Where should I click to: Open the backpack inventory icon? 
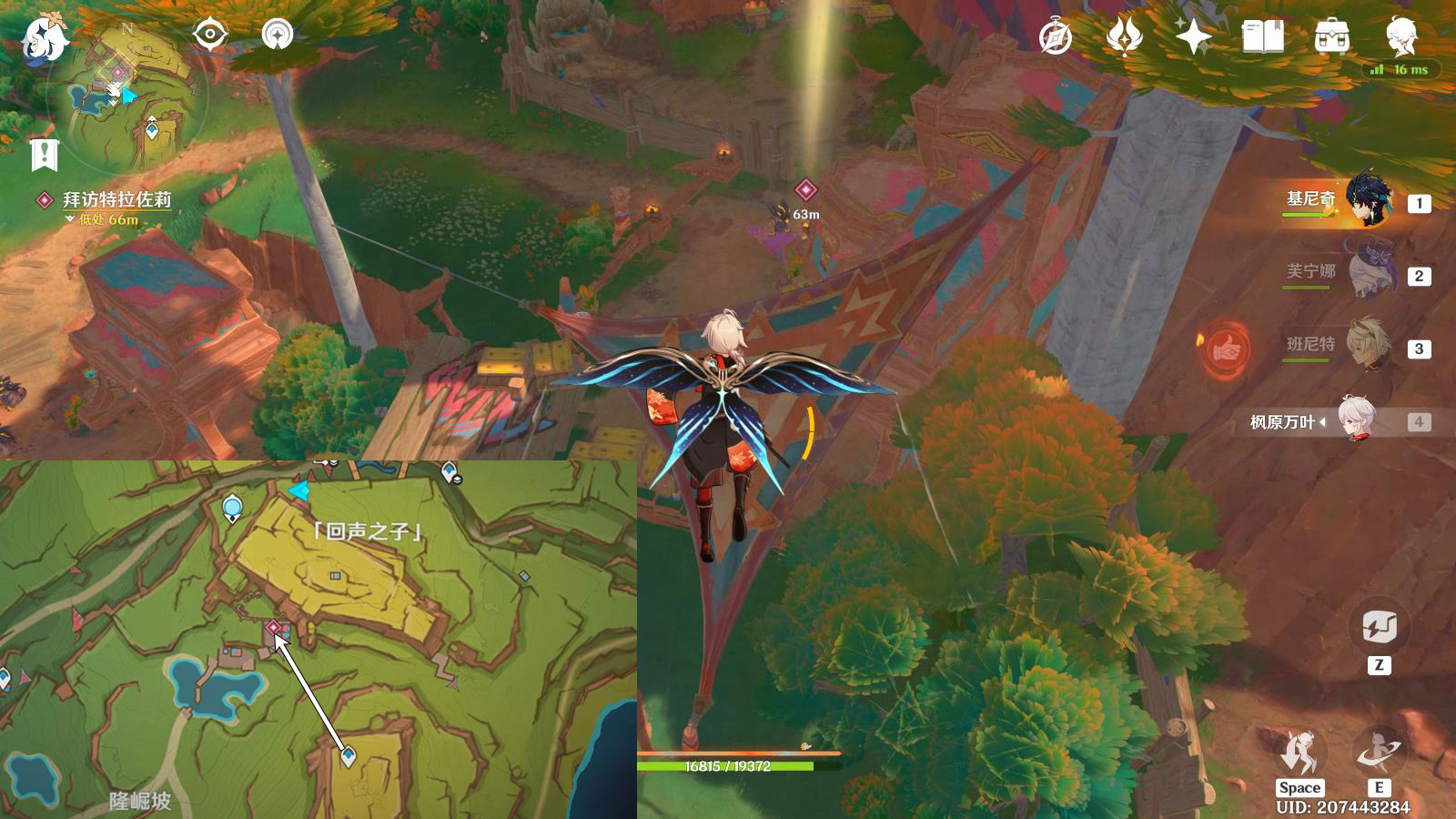pos(1332,37)
